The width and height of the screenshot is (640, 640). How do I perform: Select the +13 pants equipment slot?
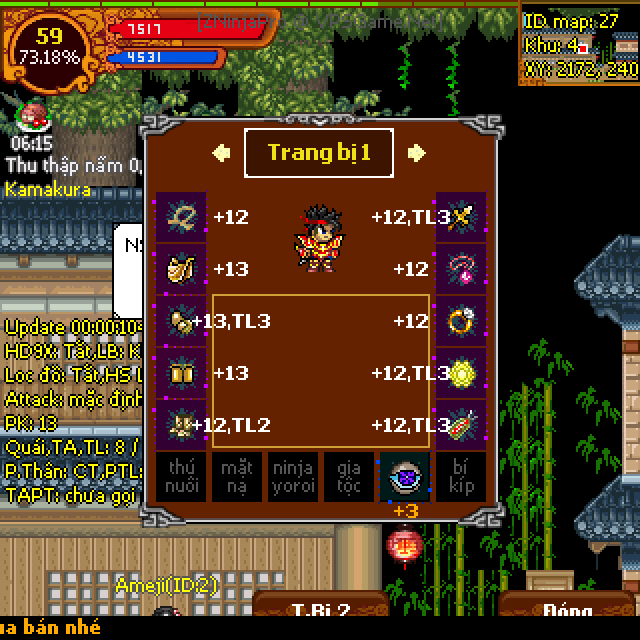coord(181,373)
